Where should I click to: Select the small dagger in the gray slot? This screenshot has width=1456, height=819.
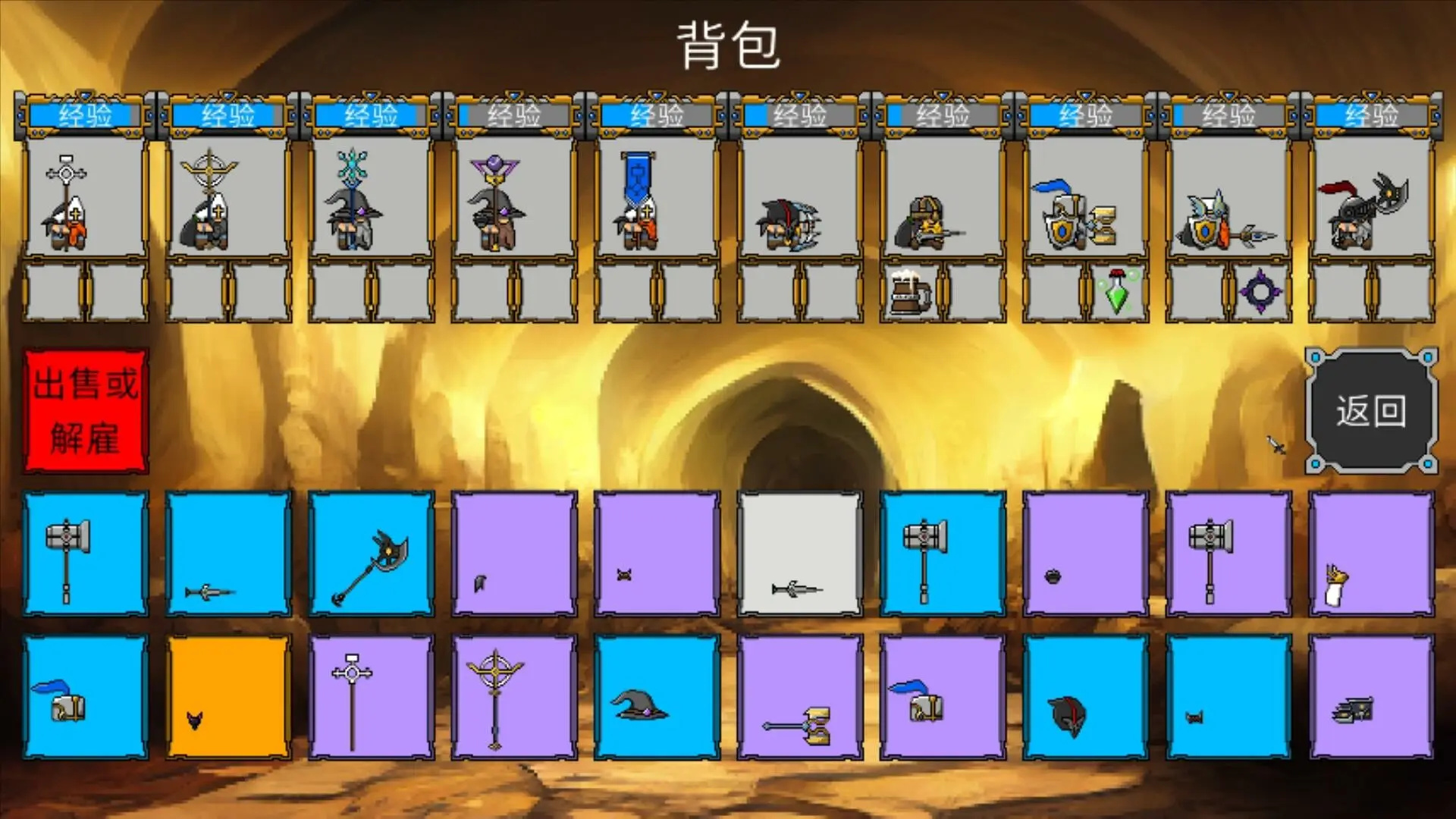[798, 588]
